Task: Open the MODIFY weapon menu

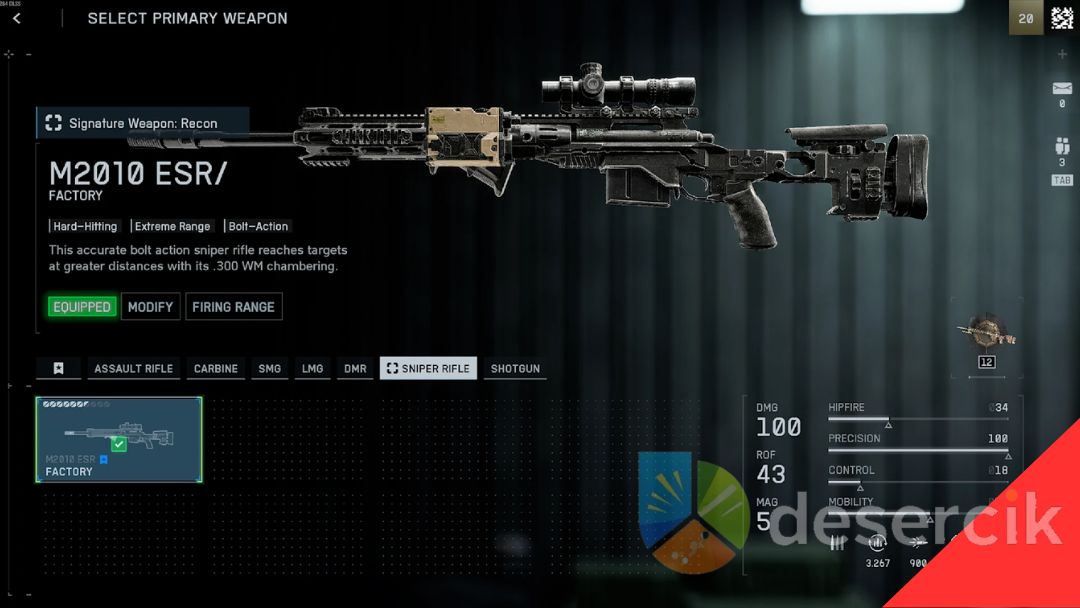Action: pos(151,307)
